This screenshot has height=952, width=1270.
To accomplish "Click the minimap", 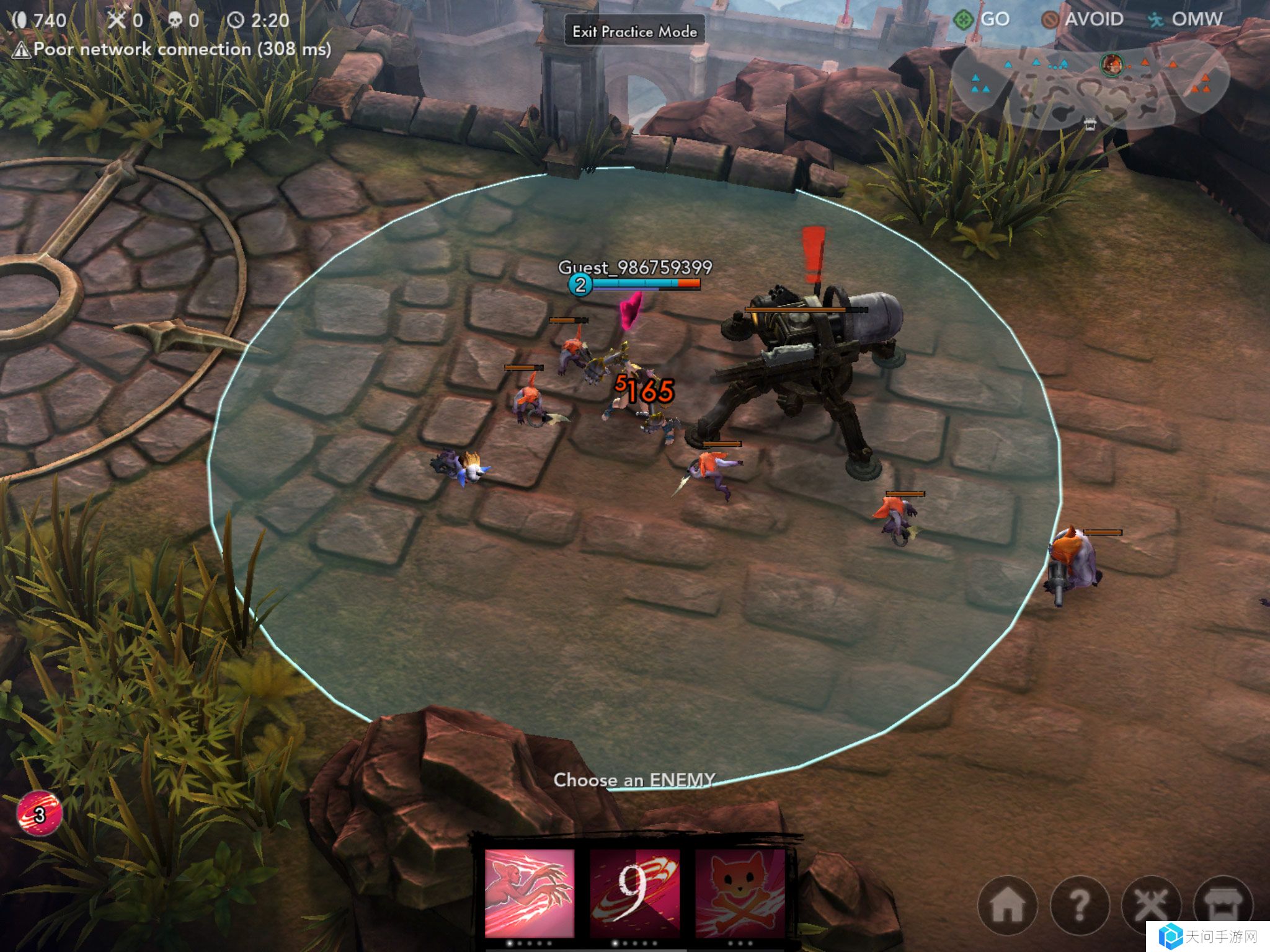I will [x=1090, y=85].
